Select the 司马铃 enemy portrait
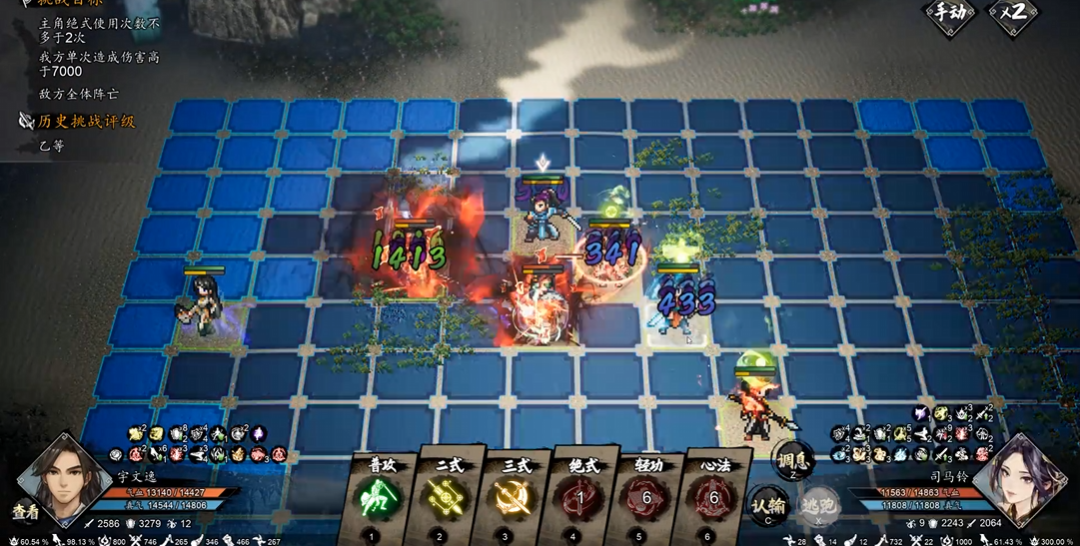This screenshot has width=1080, height=546. [x=1020, y=480]
